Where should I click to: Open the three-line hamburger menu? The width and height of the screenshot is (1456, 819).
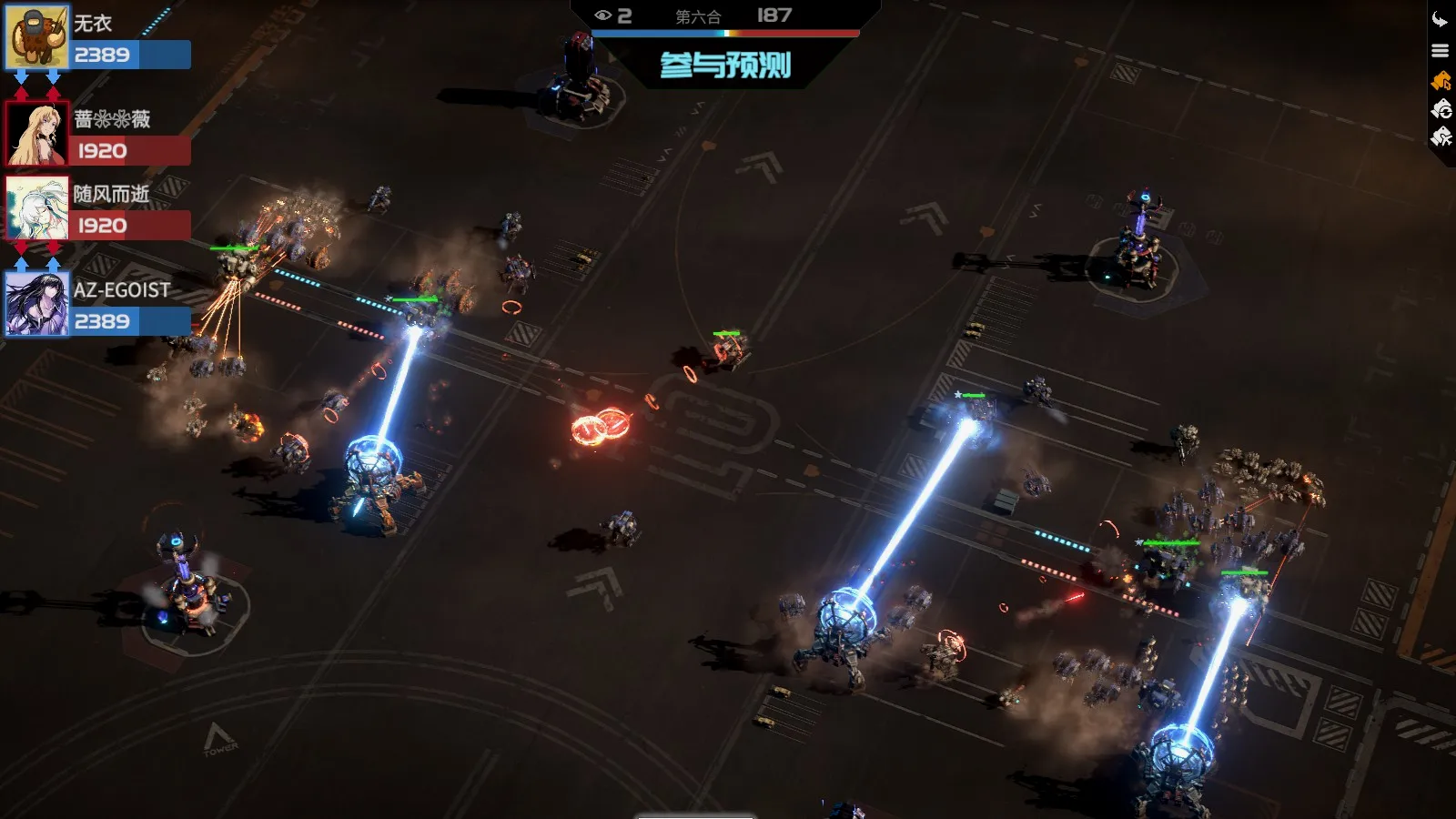(x=1440, y=51)
